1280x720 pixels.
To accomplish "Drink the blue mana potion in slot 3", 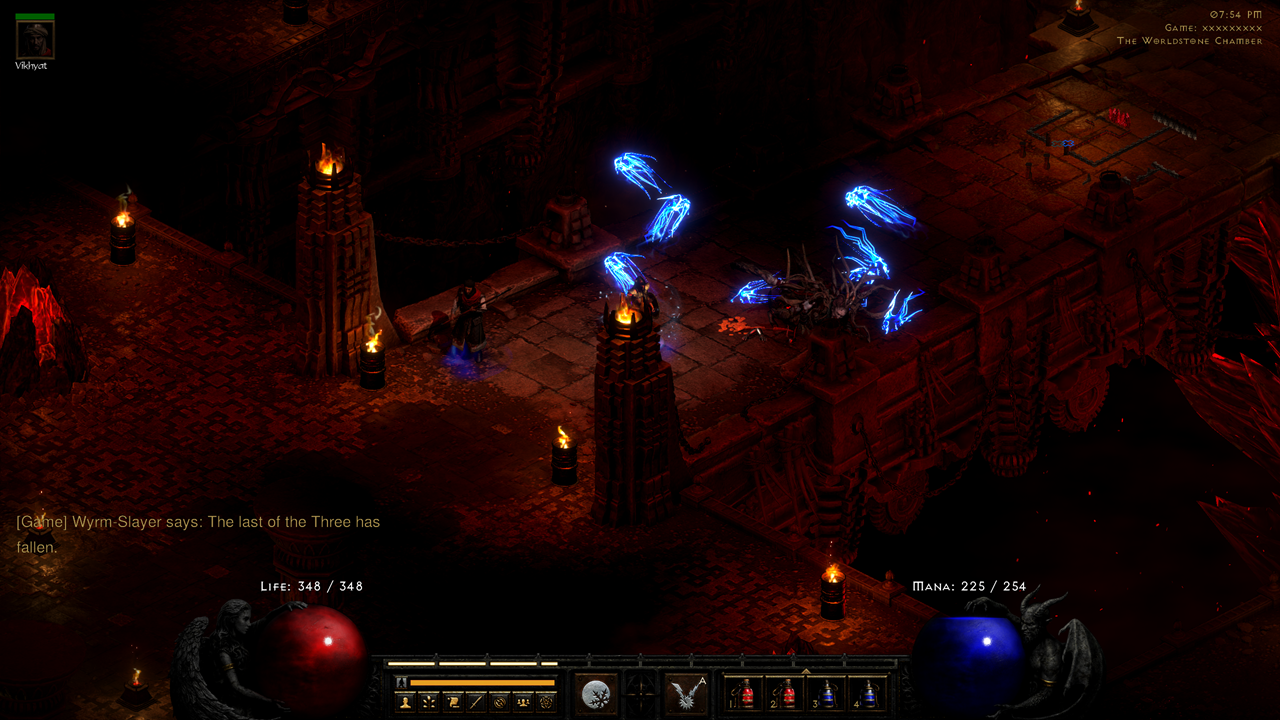I will pyautogui.click(x=827, y=693).
